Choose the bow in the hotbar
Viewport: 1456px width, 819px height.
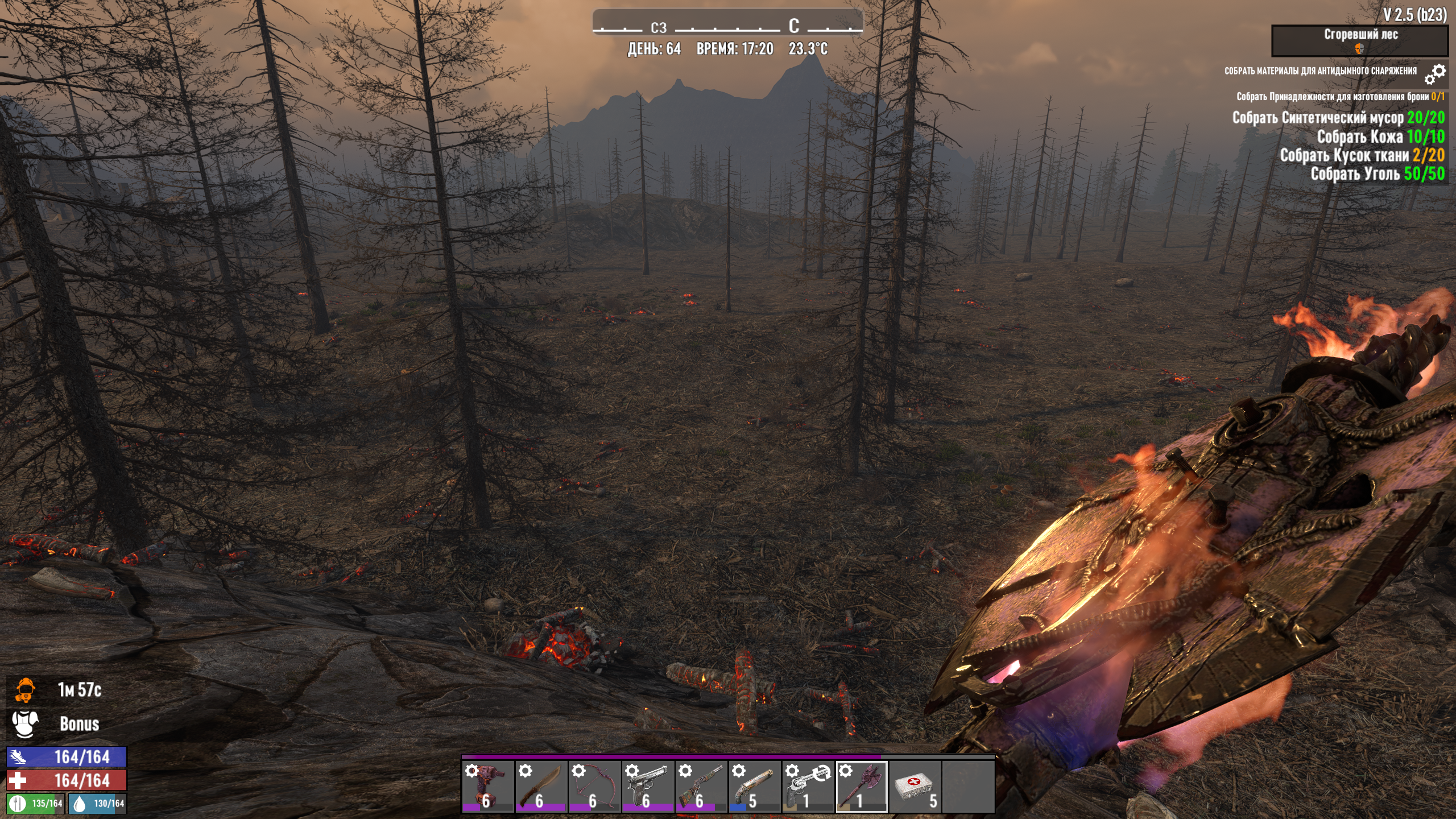pos(594,787)
